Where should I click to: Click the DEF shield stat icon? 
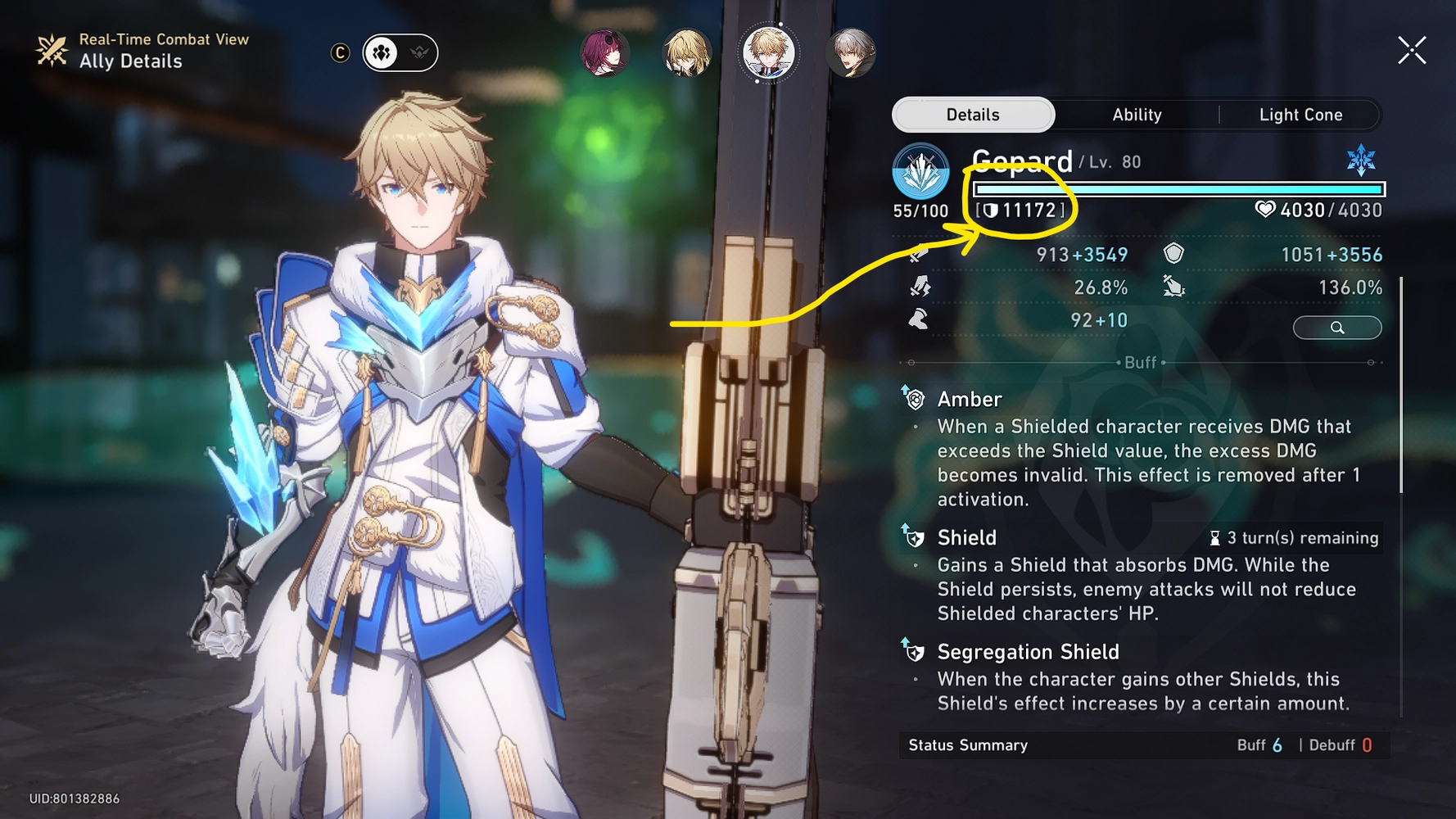click(1174, 254)
